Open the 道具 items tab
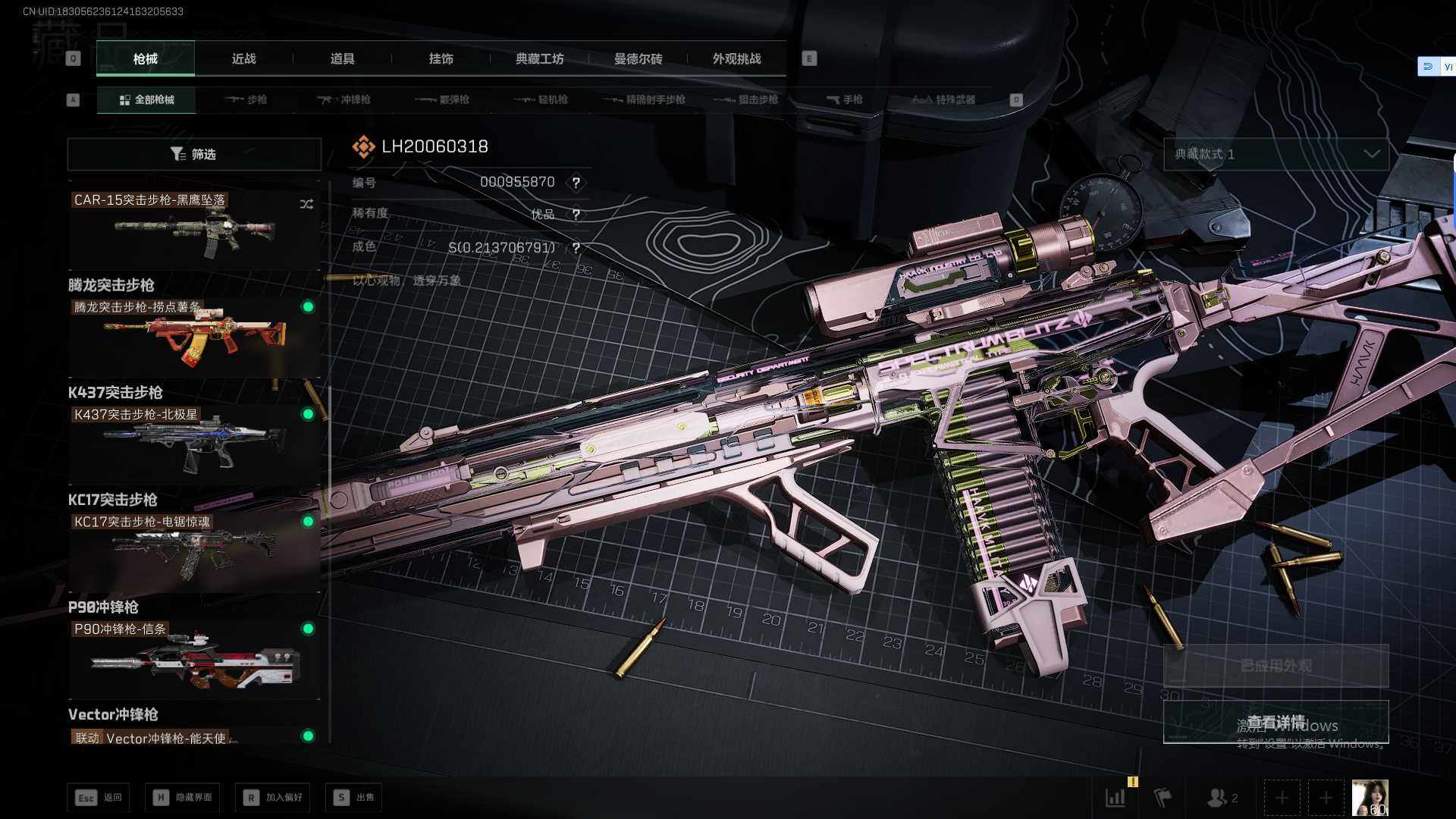1456x819 pixels. click(342, 59)
